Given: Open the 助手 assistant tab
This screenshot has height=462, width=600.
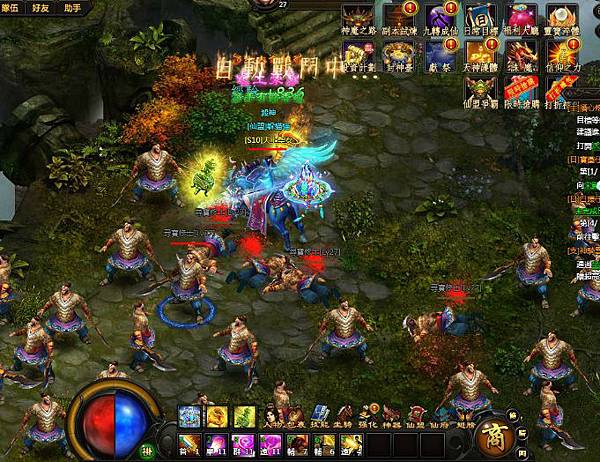Looking at the screenshot, I should [74, 7].
